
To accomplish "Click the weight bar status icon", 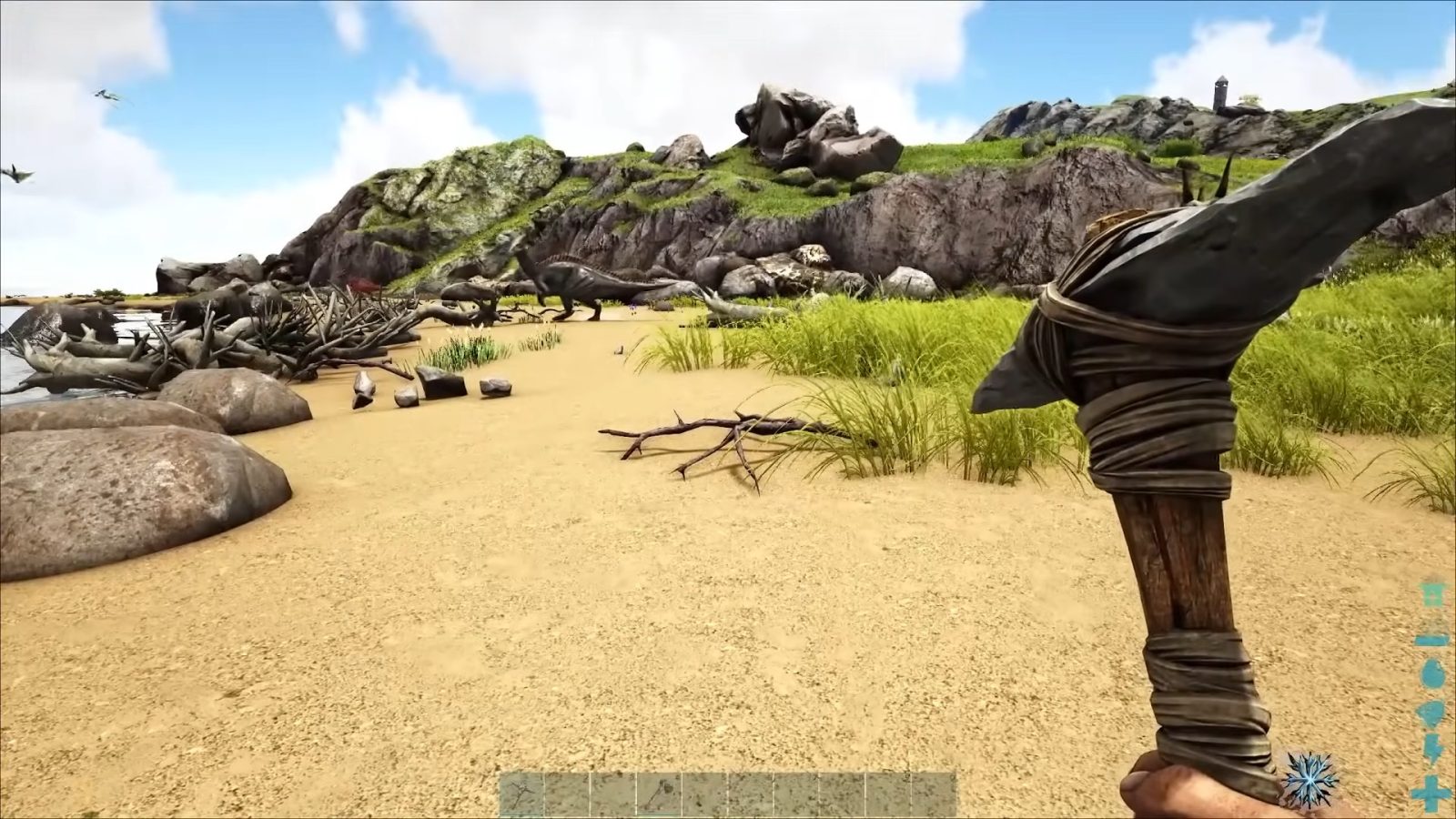I will 1431,641.
